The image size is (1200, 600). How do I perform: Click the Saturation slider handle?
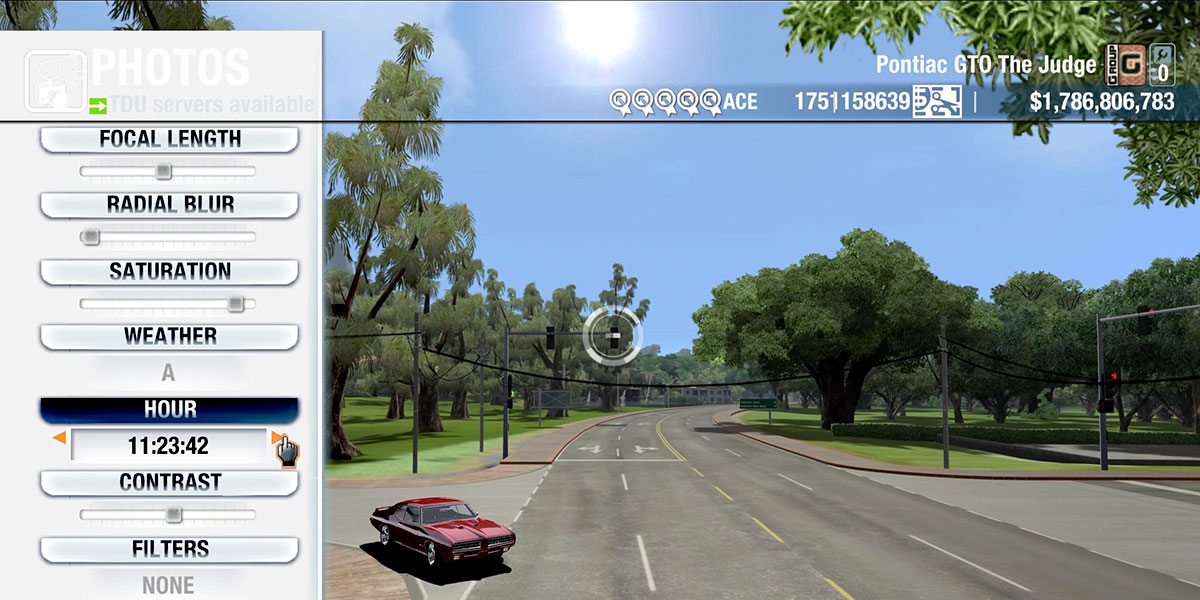[235, 303]
